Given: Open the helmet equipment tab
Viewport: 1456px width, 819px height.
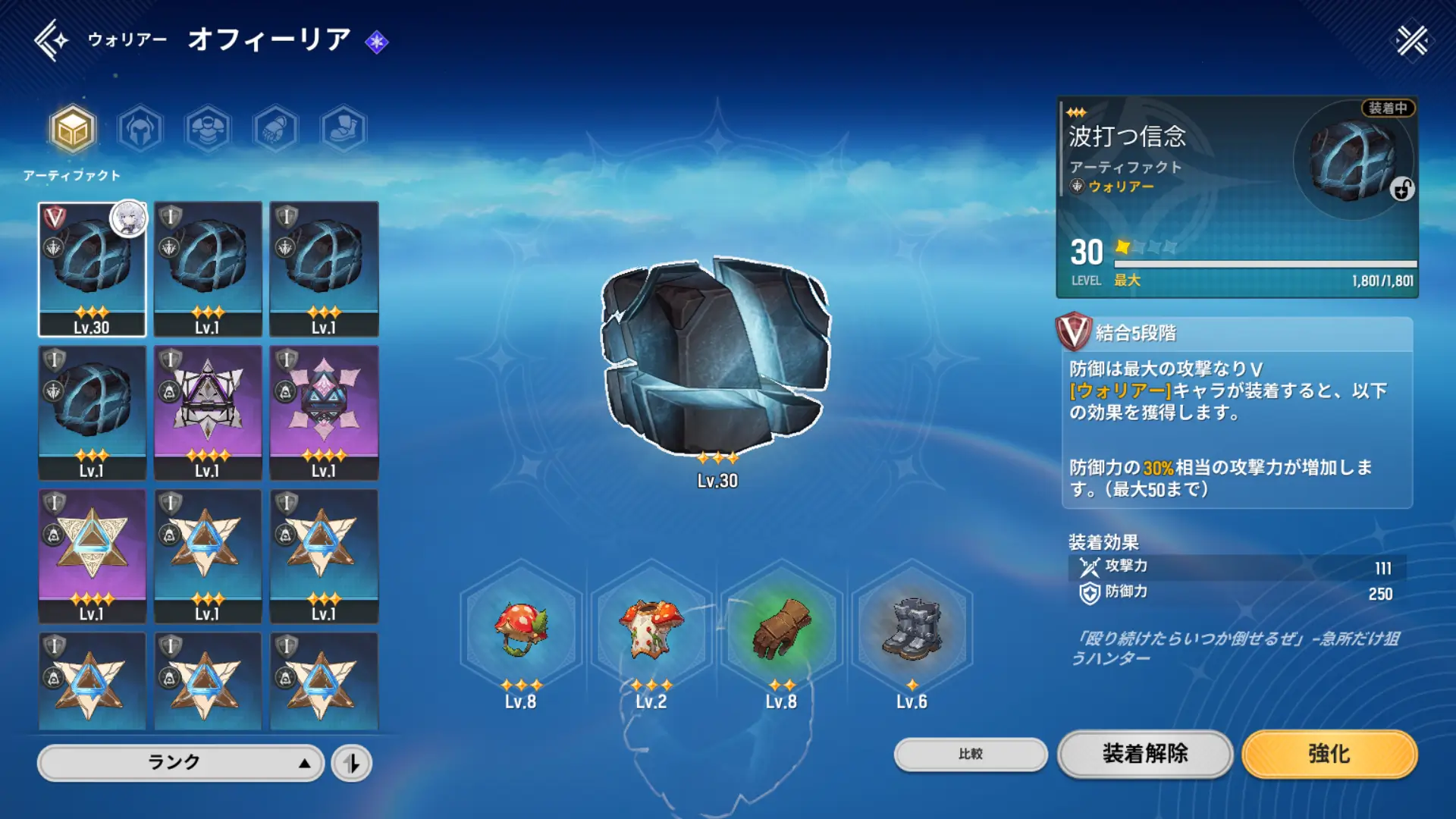Looking at the screenshot, I should click(140, 129).
